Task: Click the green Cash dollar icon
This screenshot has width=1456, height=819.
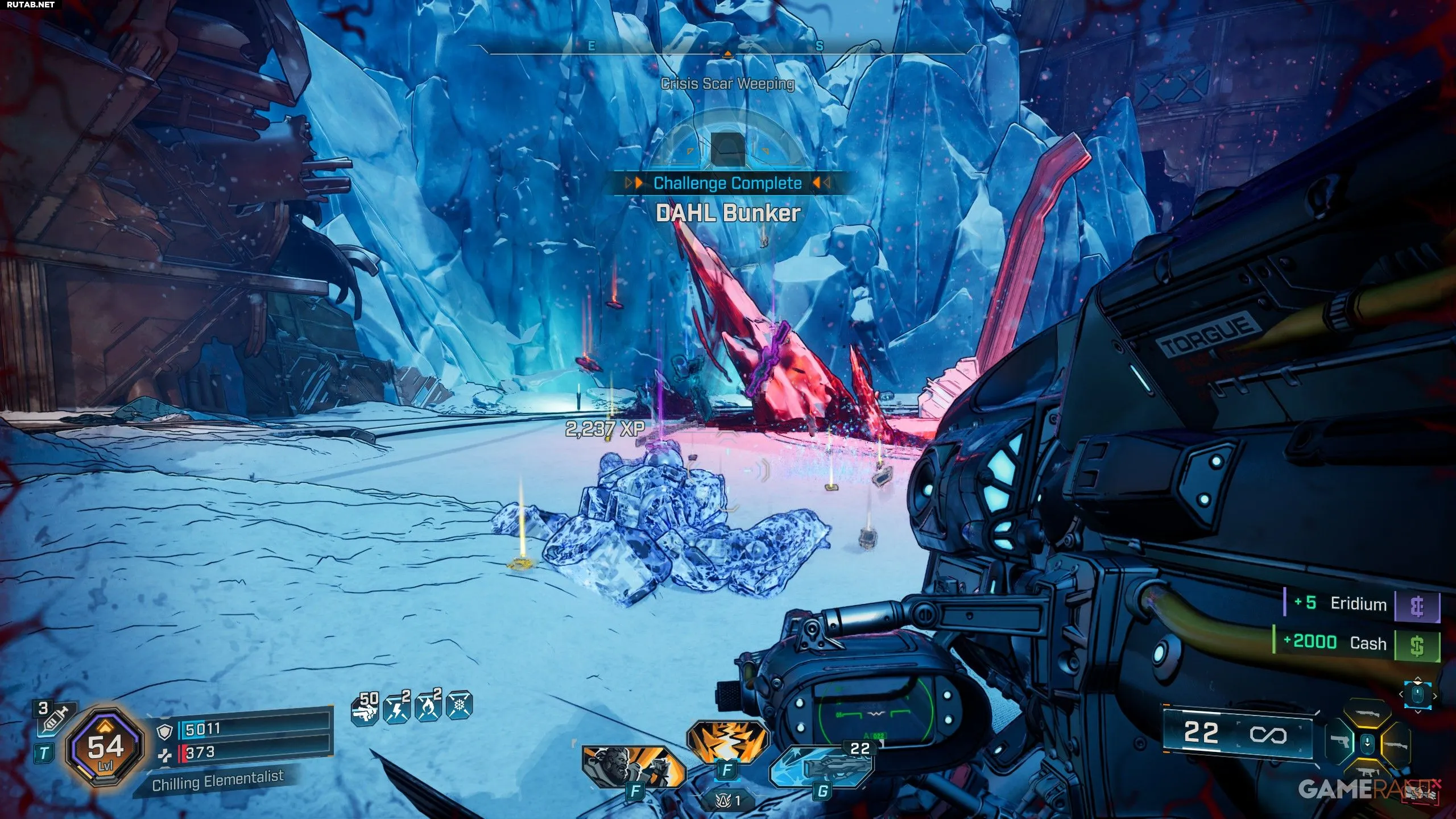Action: [x=1417, y=646]
